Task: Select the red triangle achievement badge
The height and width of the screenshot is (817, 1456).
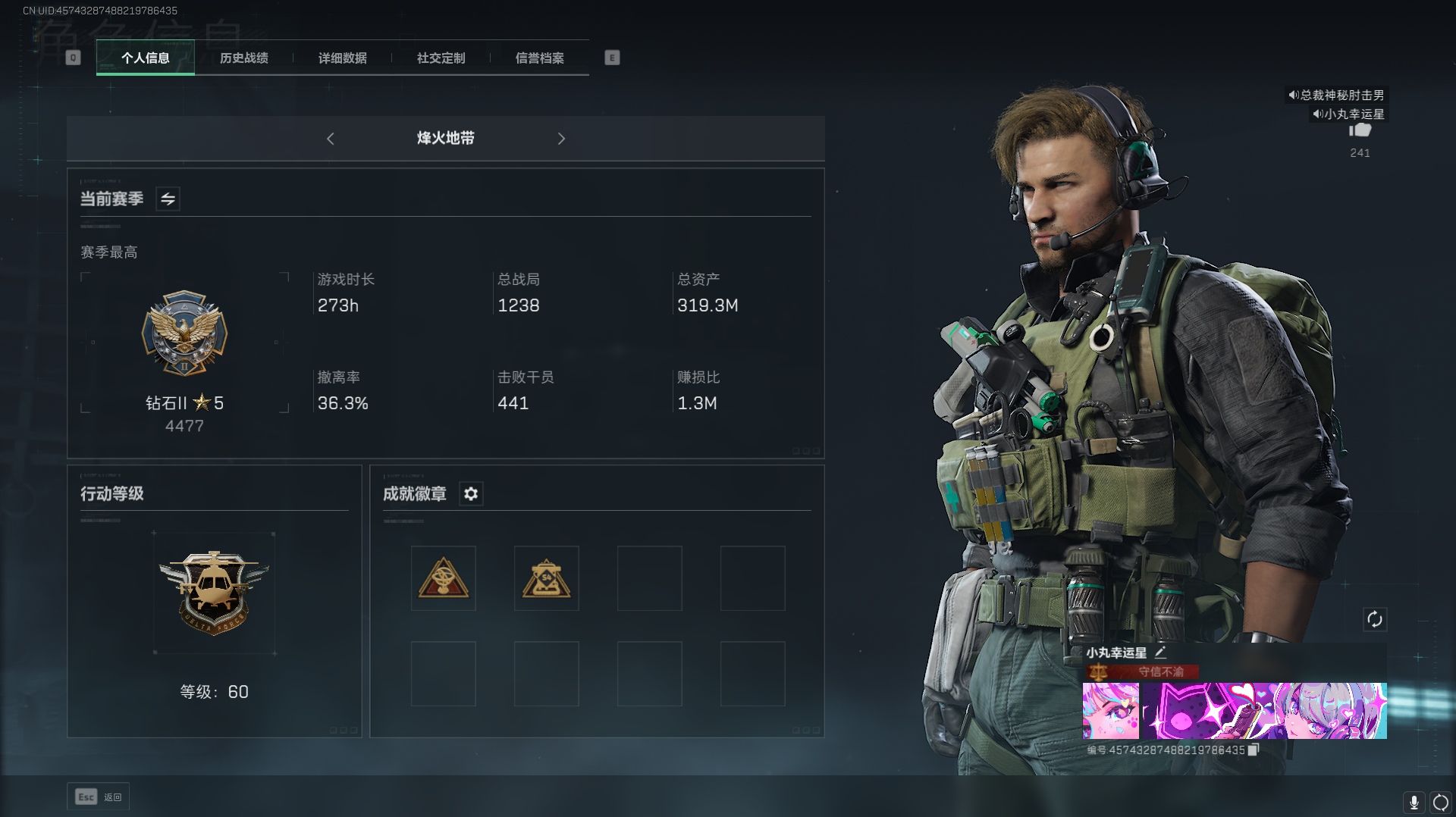Action: (x=444, y=578)
